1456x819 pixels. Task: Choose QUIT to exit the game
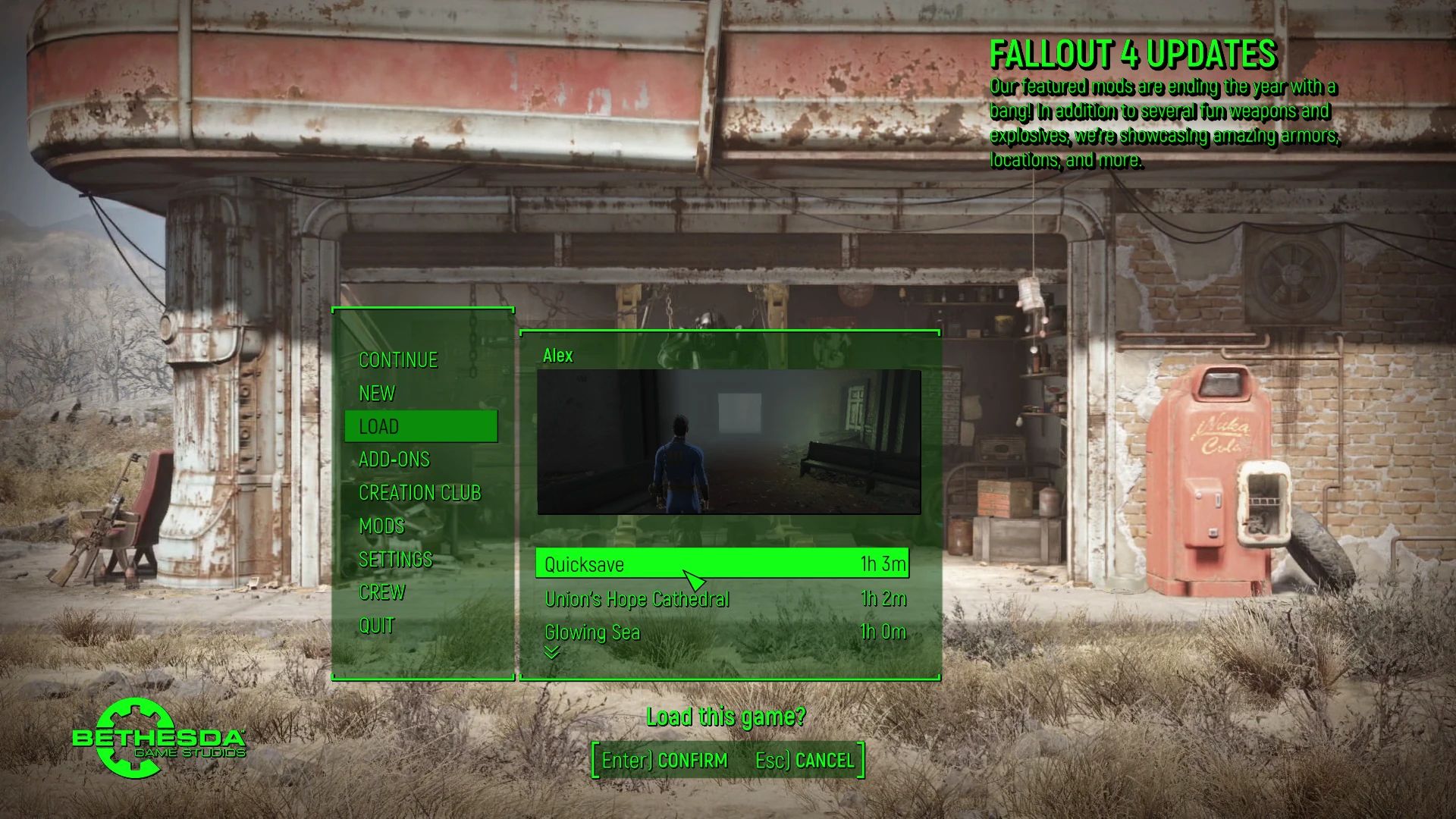(375, 626)
